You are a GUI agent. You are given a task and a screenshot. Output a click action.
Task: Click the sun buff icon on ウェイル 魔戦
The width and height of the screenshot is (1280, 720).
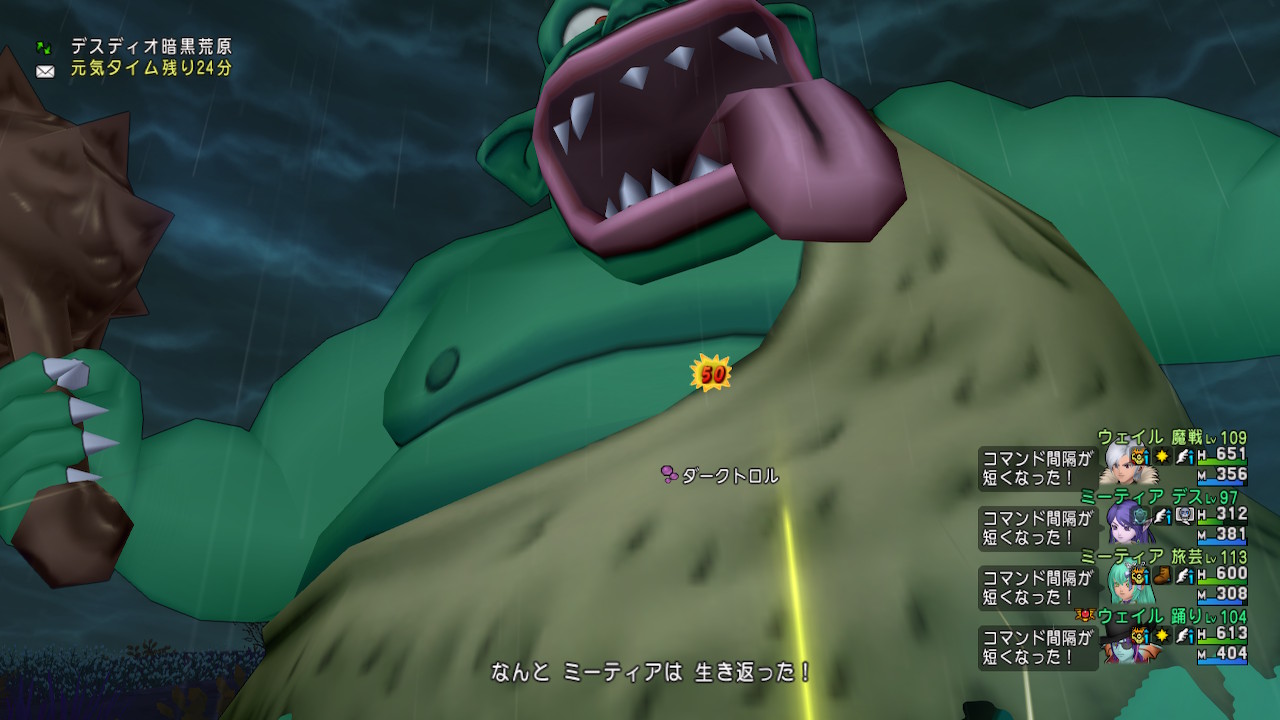(1162, 457)
